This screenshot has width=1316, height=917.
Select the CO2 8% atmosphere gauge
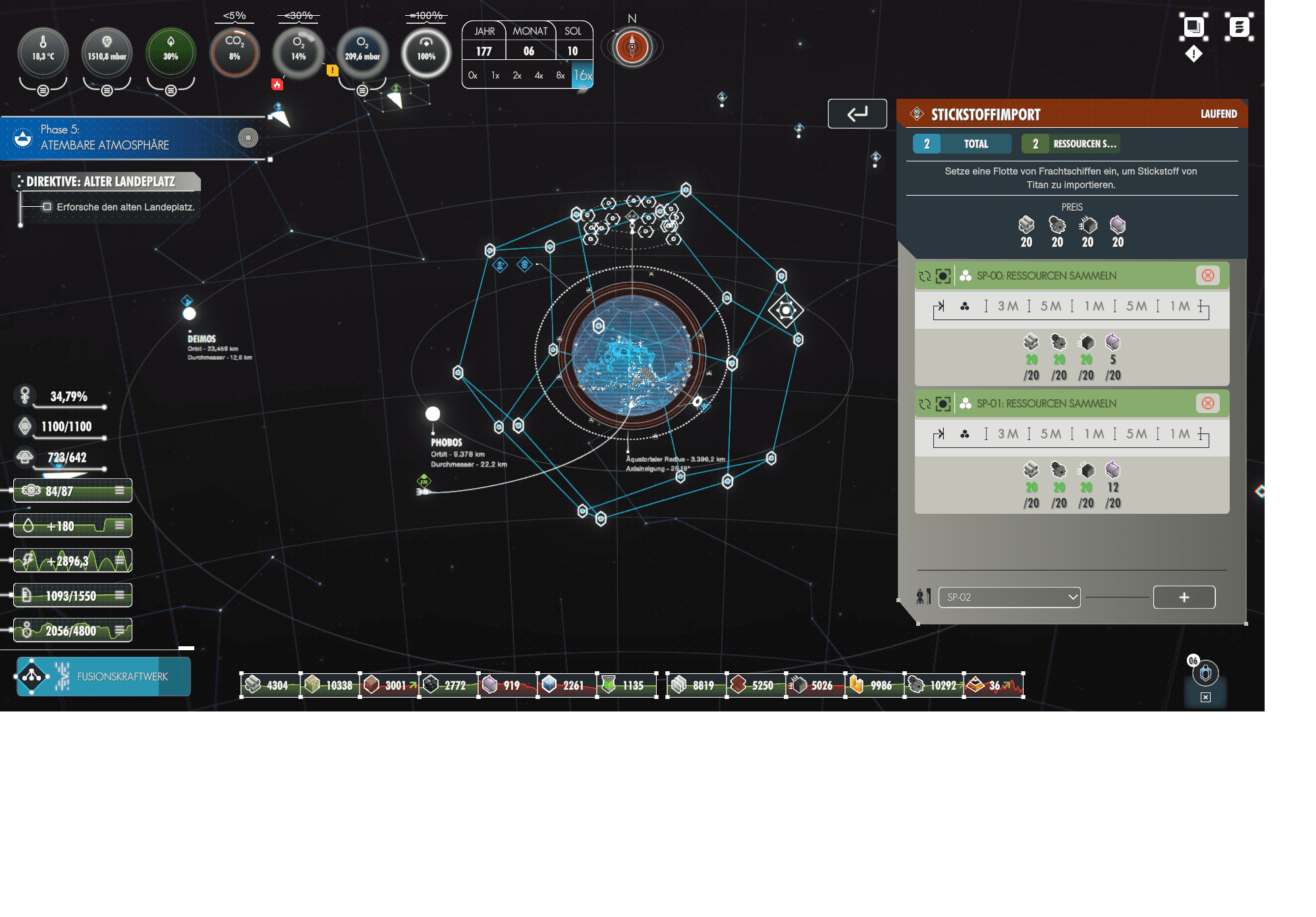coord(234,52)
